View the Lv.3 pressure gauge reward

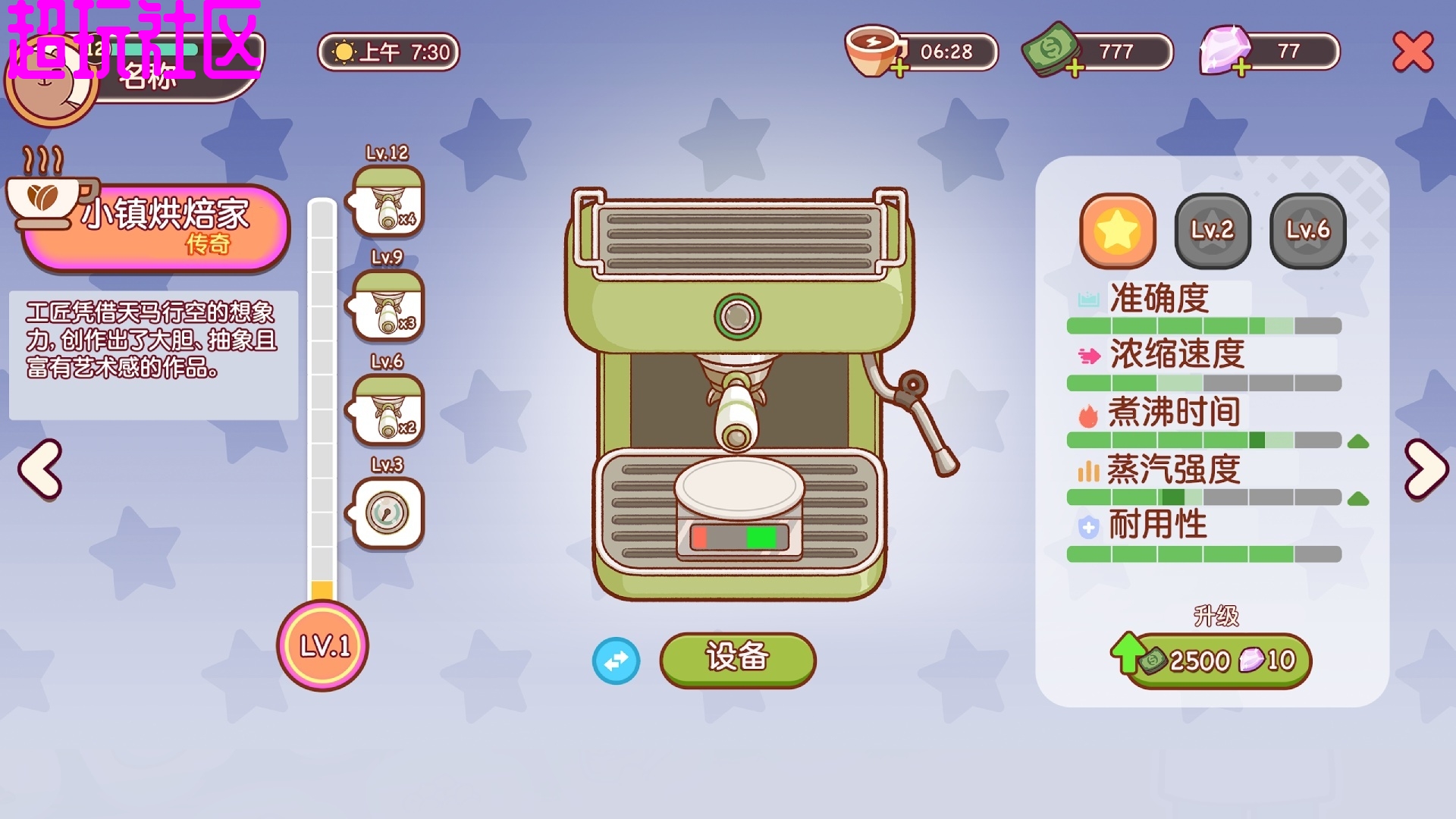[x=388, y=513]
